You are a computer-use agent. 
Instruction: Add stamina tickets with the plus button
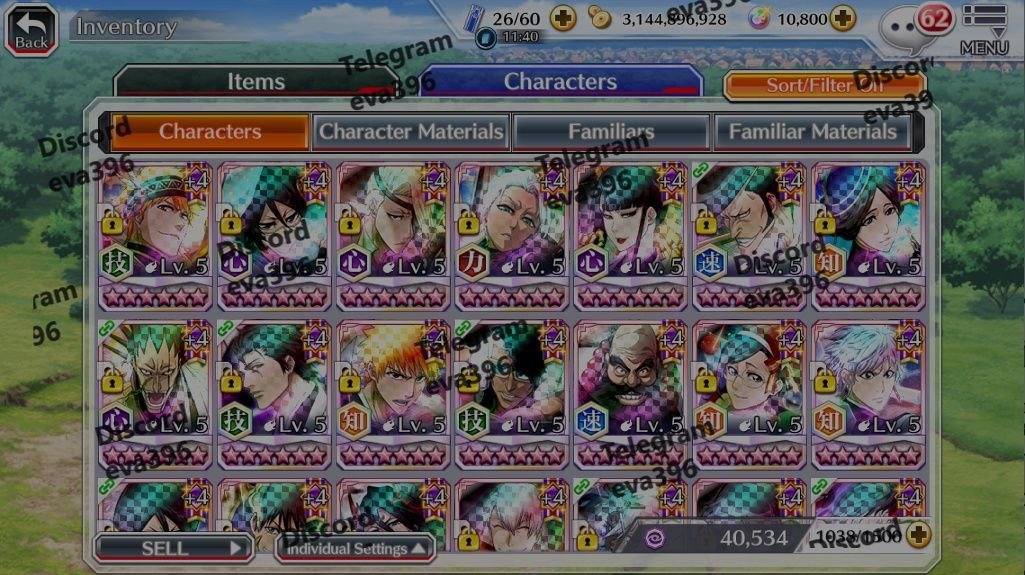(563, 18)
